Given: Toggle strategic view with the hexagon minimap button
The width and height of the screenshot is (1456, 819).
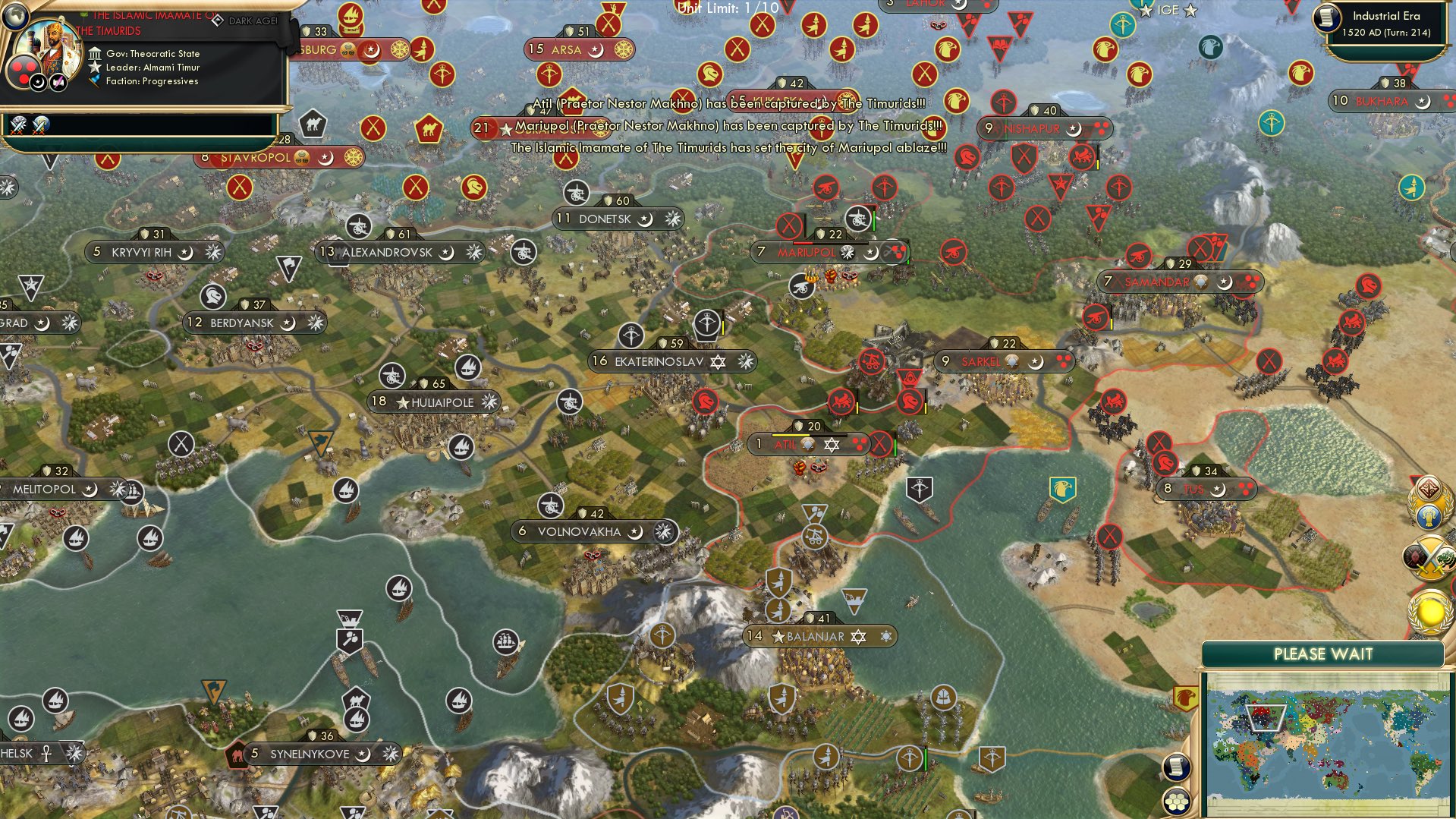Looking at the screenshot, I should pyautogui.click(x=1177, y=801).
